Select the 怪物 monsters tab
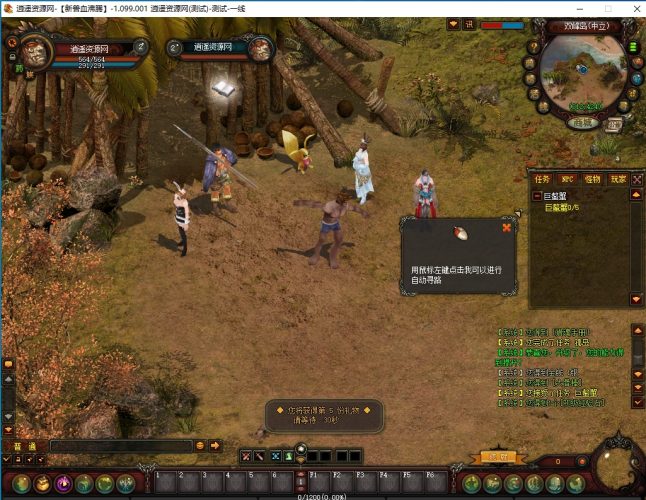The height and width of the screenshot is (500, 646). coord(593,179)
